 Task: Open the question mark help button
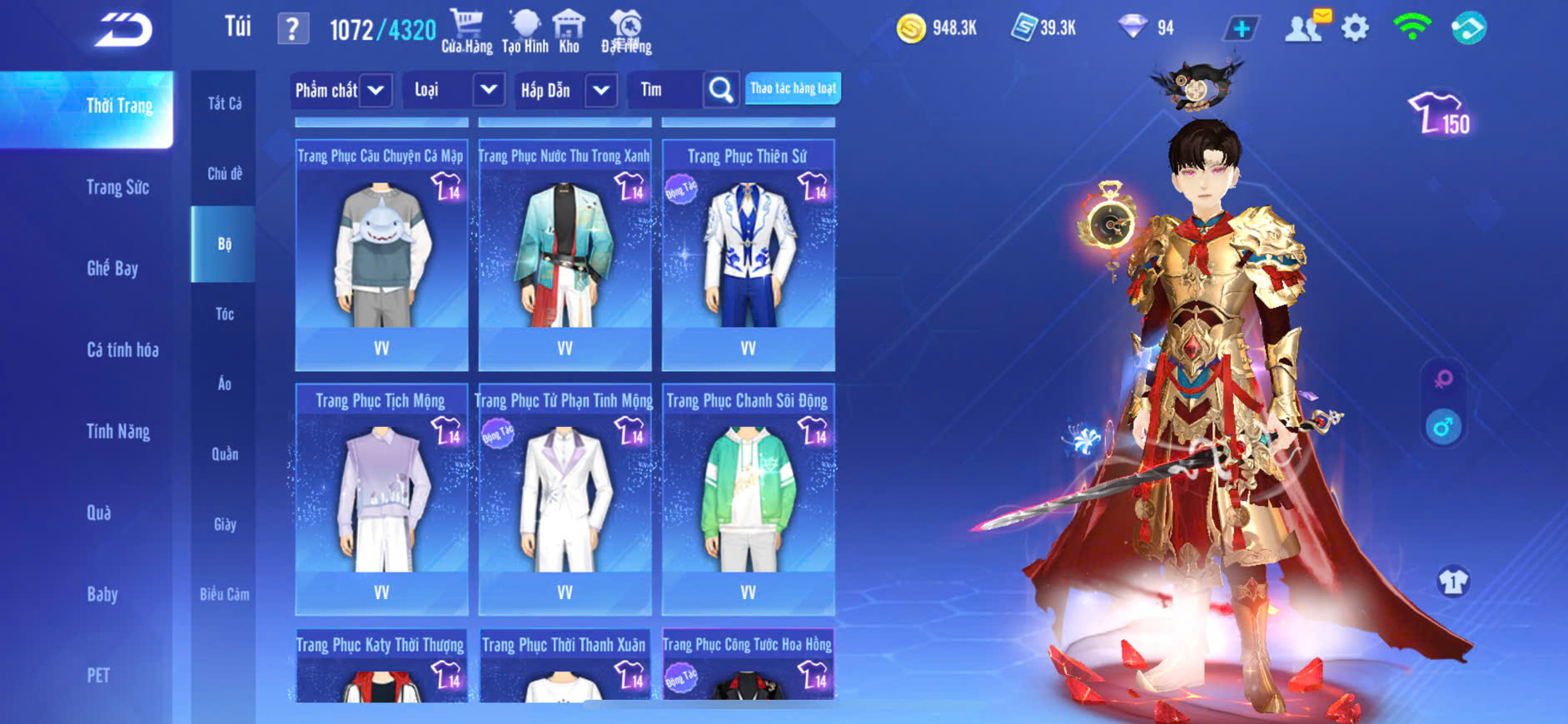(292, 29)
